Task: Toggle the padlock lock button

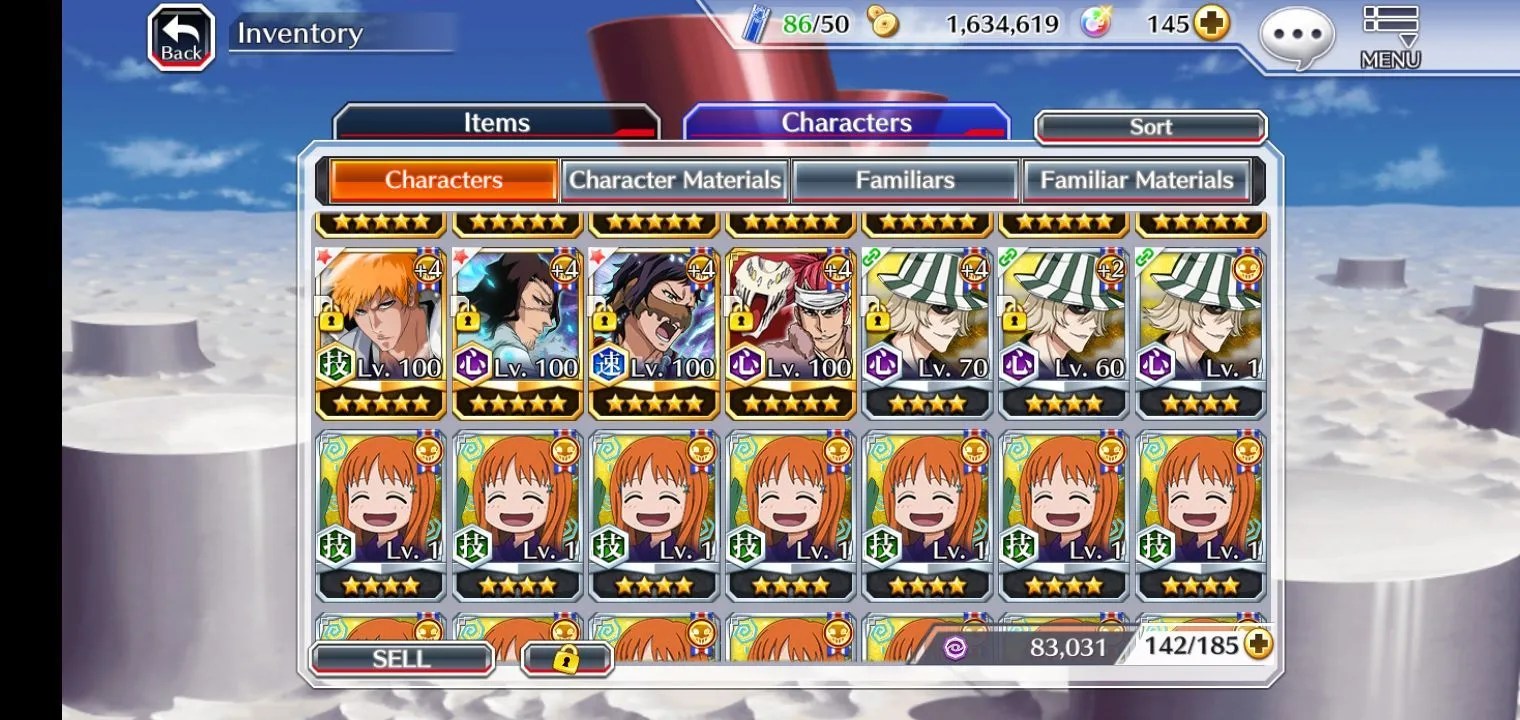Action: click(x=566, y=659)
